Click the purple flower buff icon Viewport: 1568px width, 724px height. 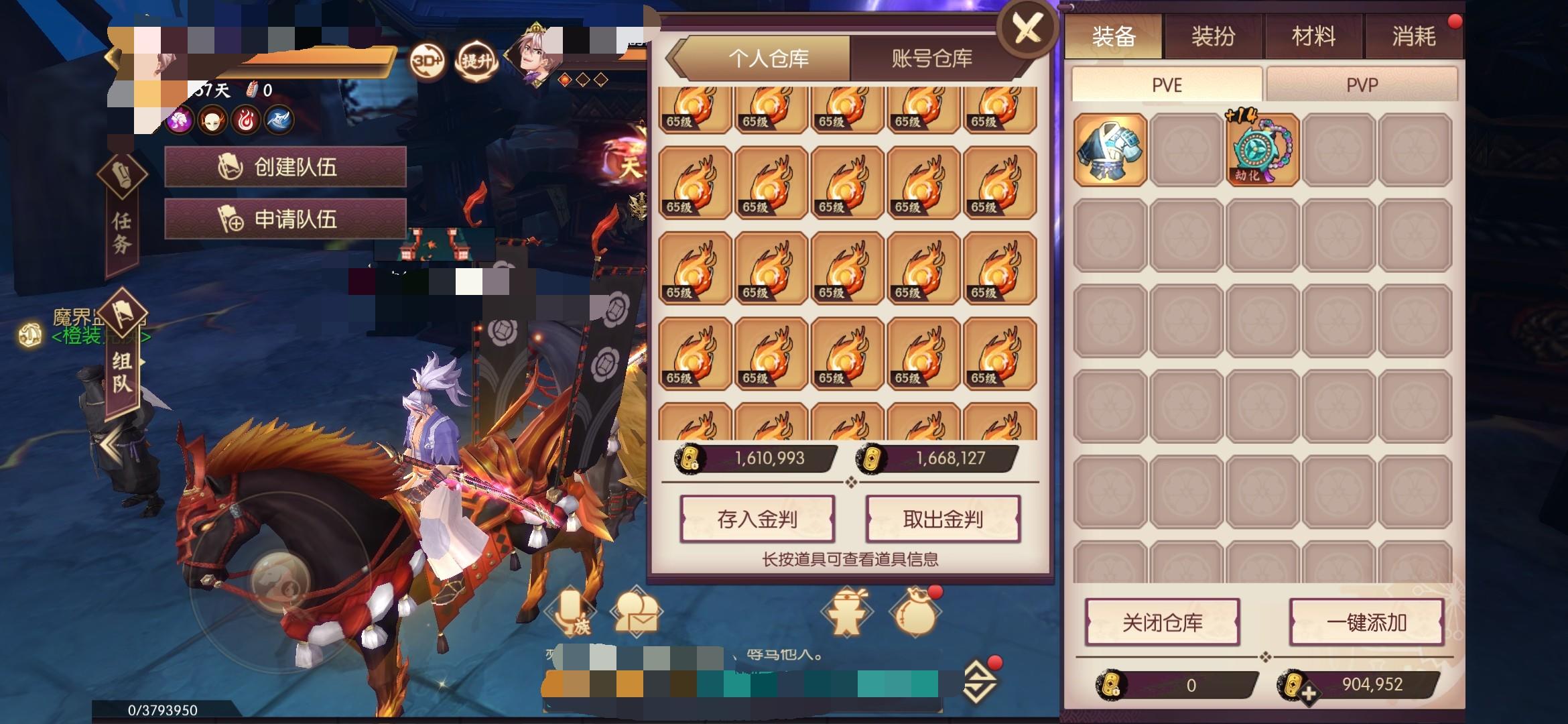pos(179,121)
